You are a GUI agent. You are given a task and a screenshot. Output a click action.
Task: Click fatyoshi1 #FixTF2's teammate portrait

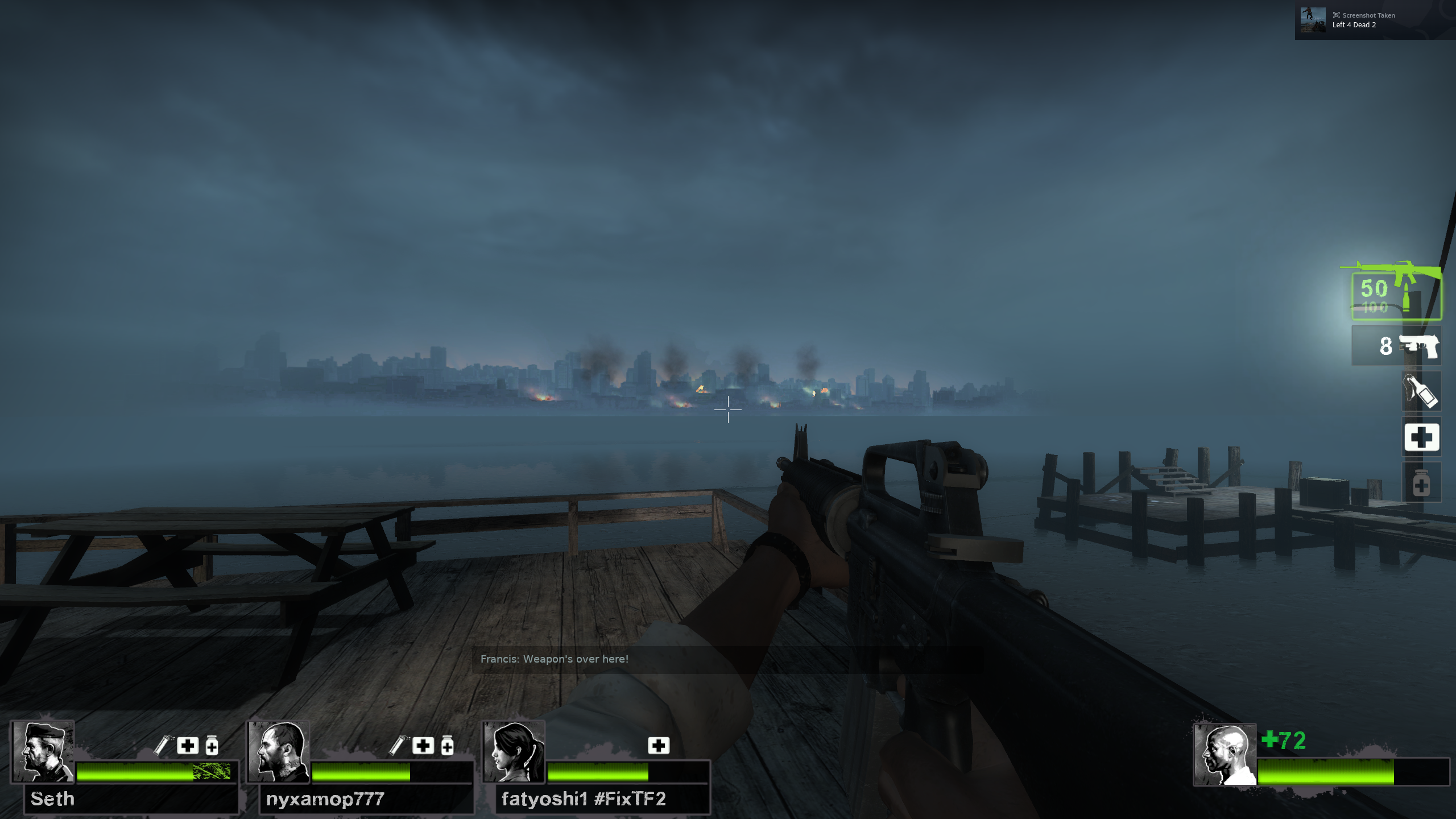514,751
